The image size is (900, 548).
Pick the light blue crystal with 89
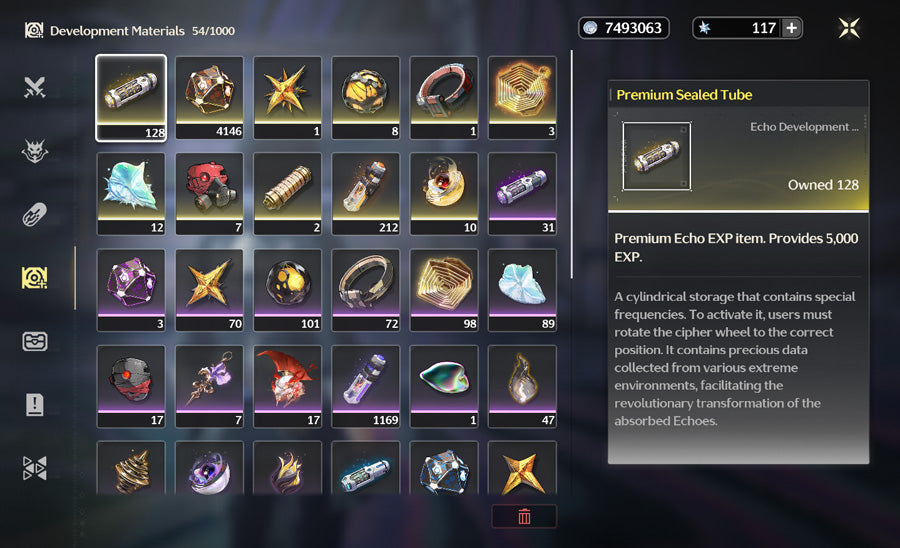522,290
